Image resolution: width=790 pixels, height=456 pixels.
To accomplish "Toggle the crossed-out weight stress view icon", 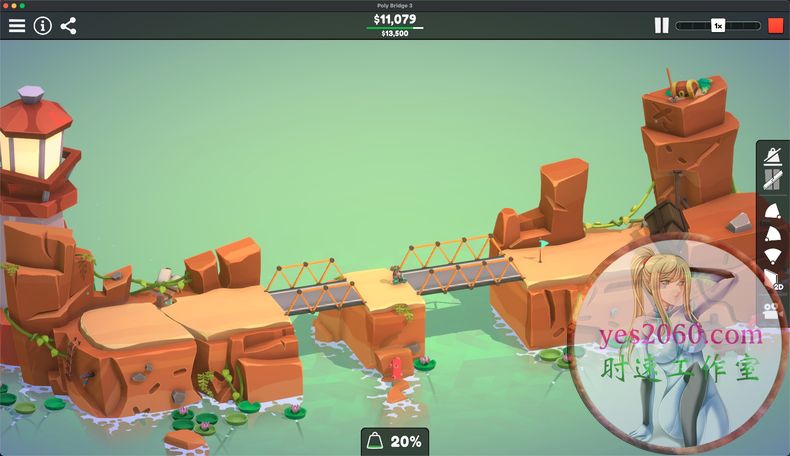I will coord(773,155).
